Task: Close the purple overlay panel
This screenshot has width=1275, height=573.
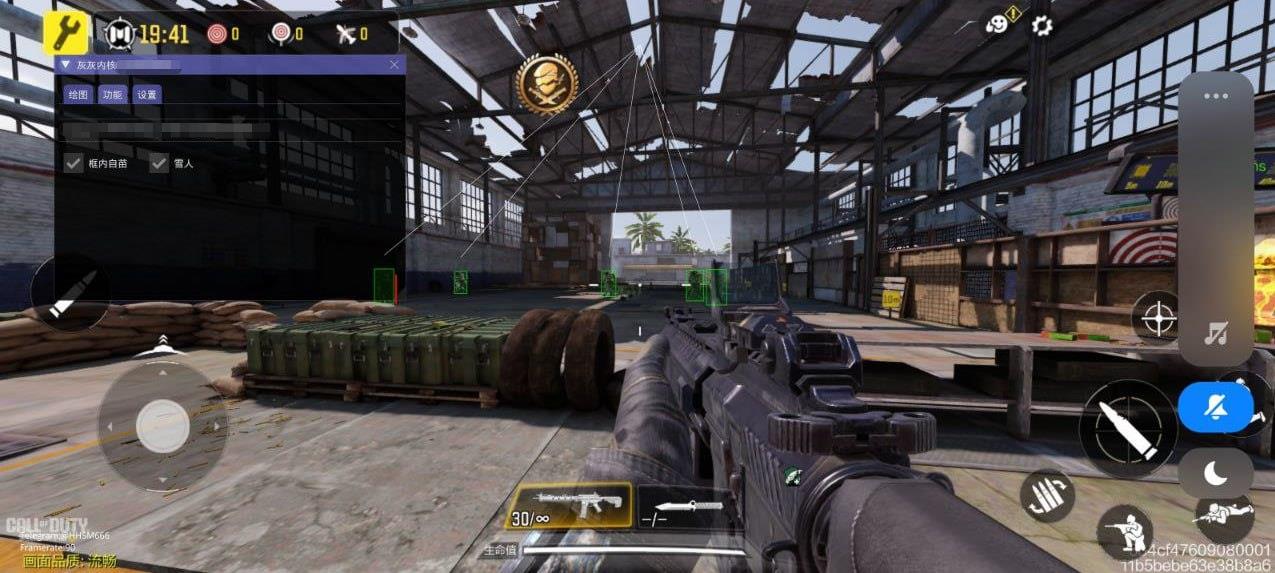Action: pyautogui.click(x=394, y=65)
